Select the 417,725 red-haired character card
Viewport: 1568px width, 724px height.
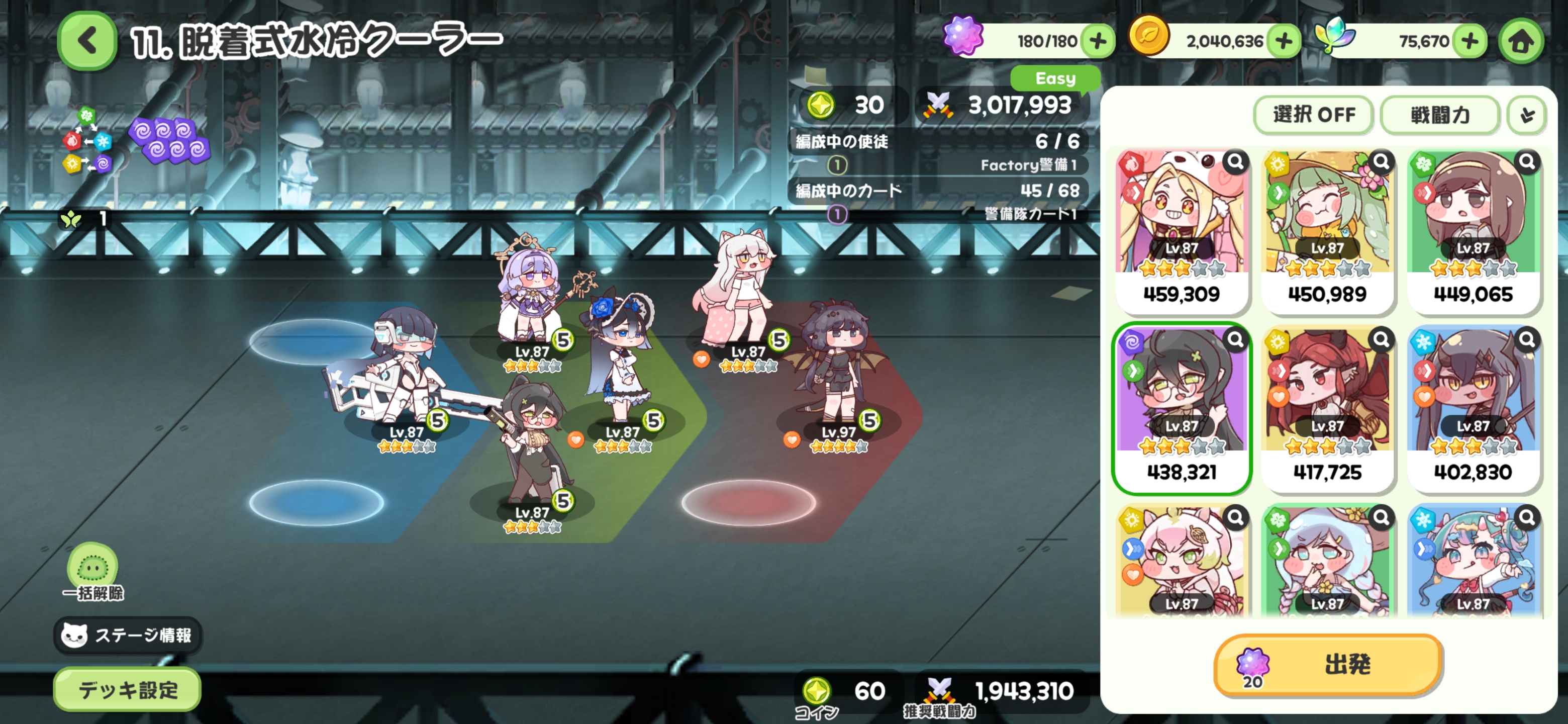[x=1327, y=408]
